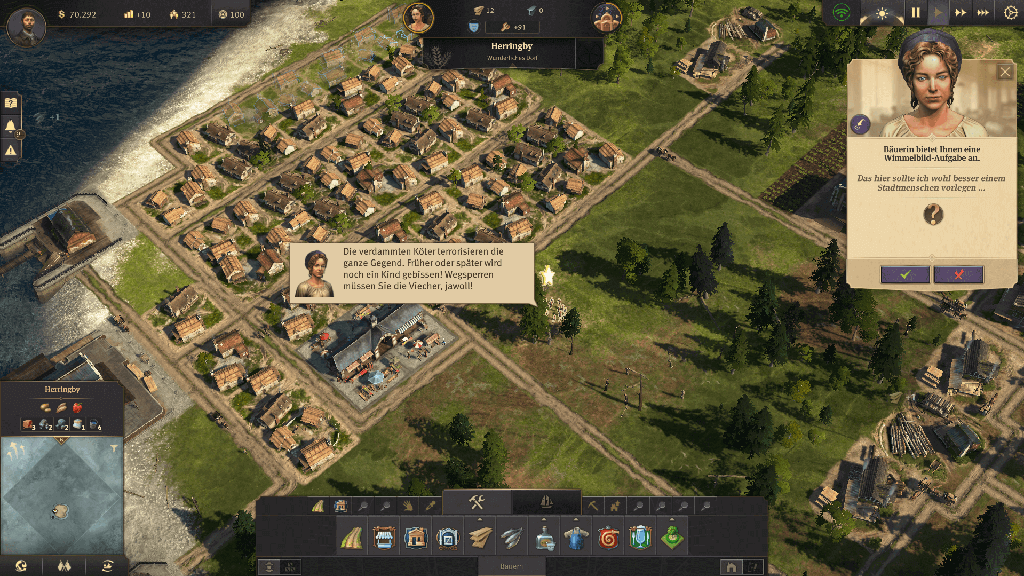The height and width of the screenshot is (576, 1024).
Task: Open the player profile portrait
Action: (26, 25)
